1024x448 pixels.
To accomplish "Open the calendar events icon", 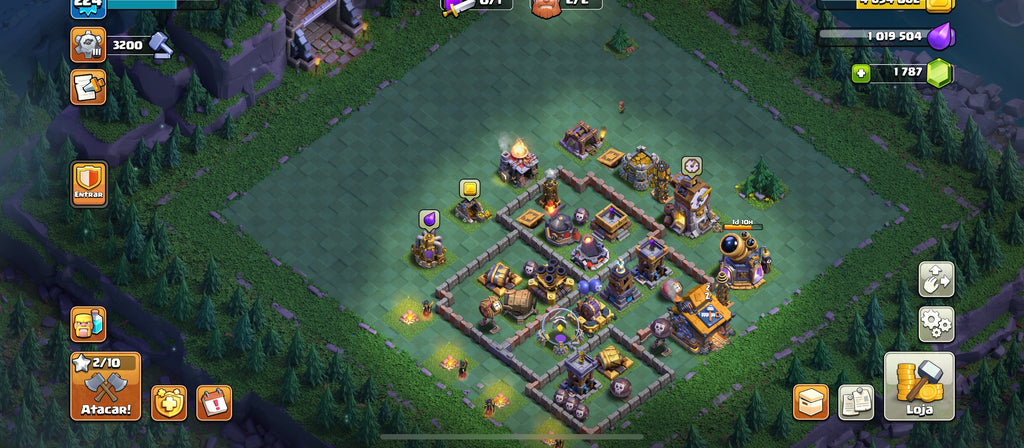I will [214, 402].
